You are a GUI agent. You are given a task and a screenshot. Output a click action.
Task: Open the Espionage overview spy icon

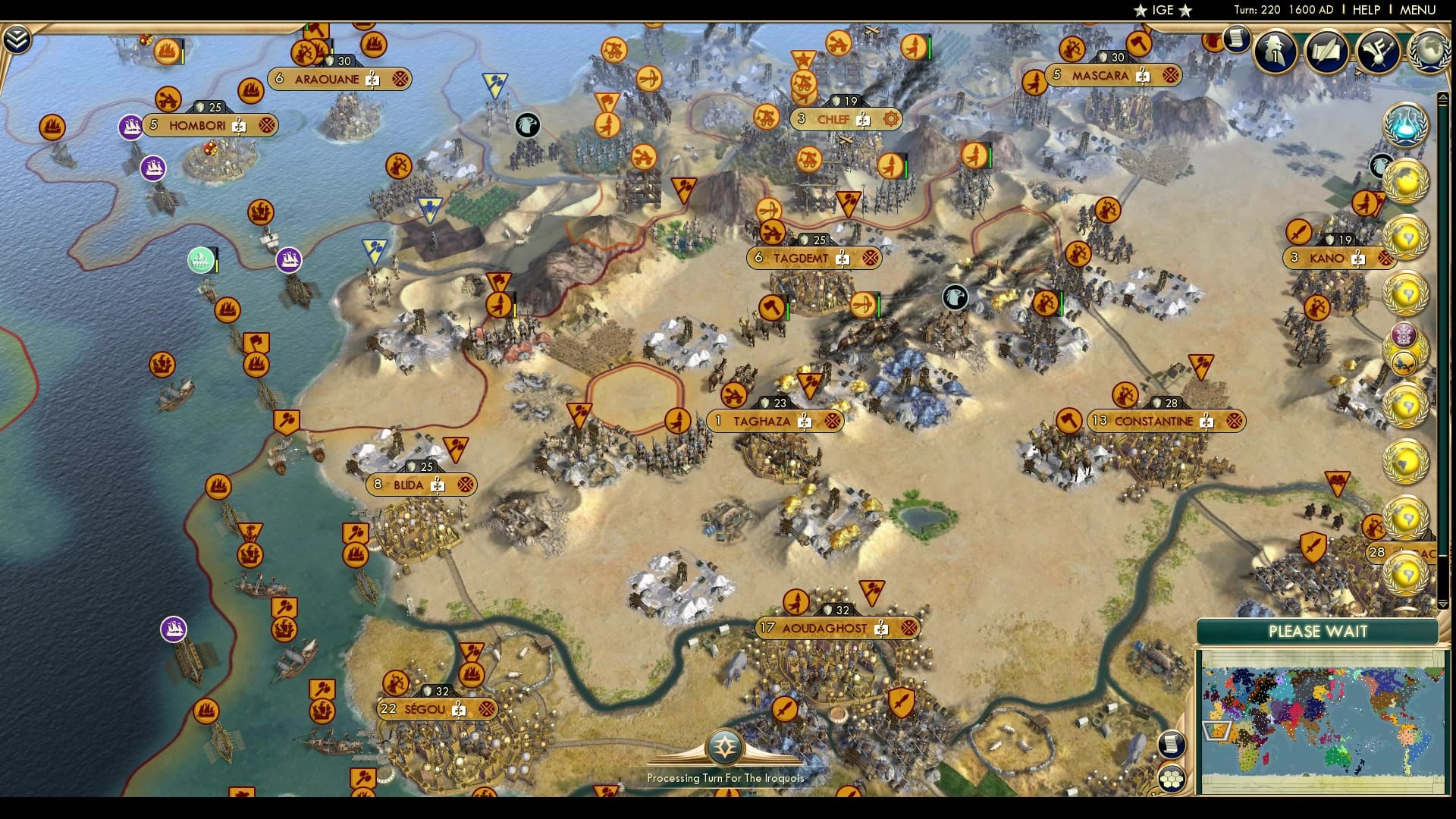pos(1276,51)
